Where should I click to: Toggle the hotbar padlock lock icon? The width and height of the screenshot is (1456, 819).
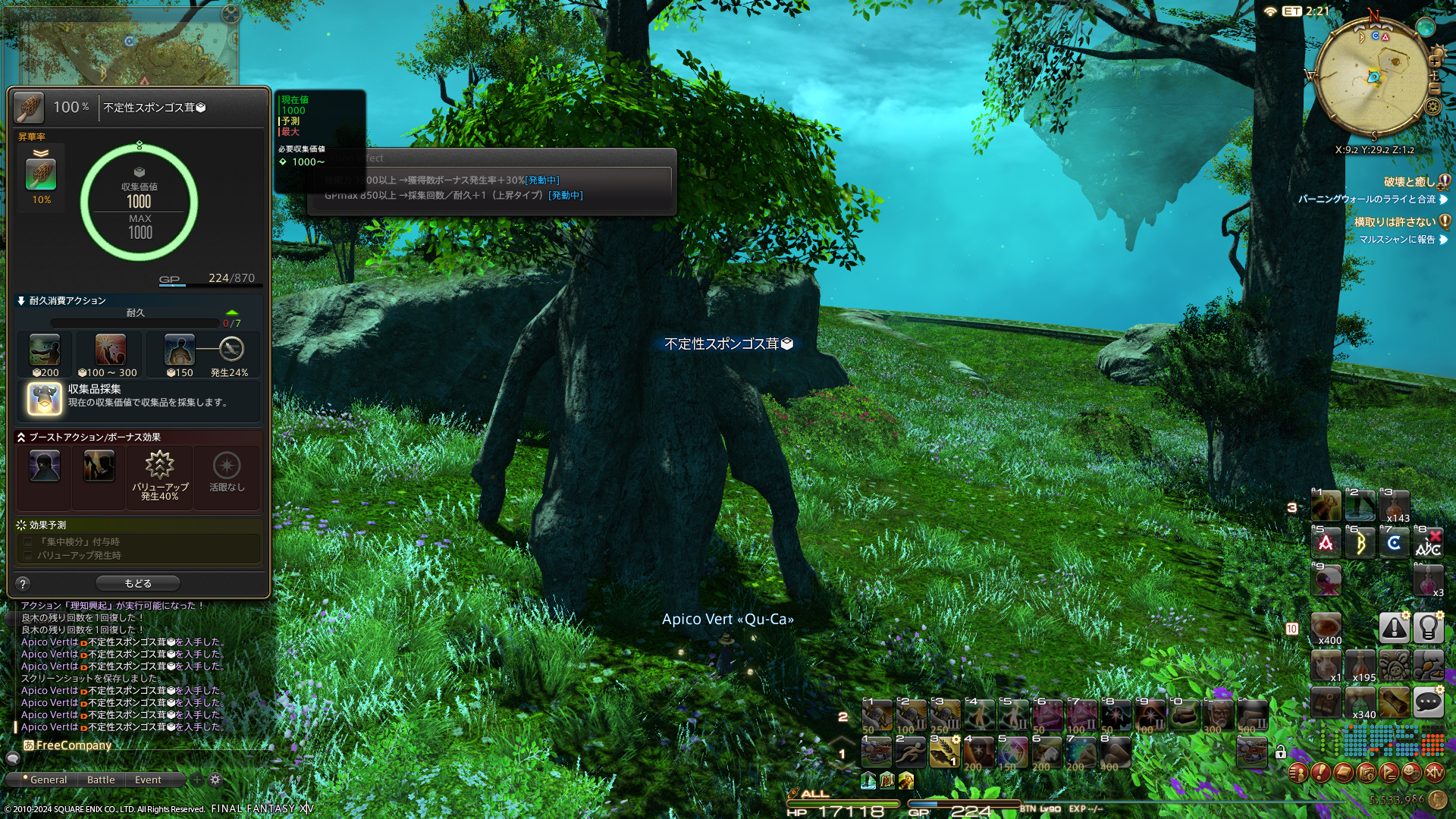[x=1281, y=752]
